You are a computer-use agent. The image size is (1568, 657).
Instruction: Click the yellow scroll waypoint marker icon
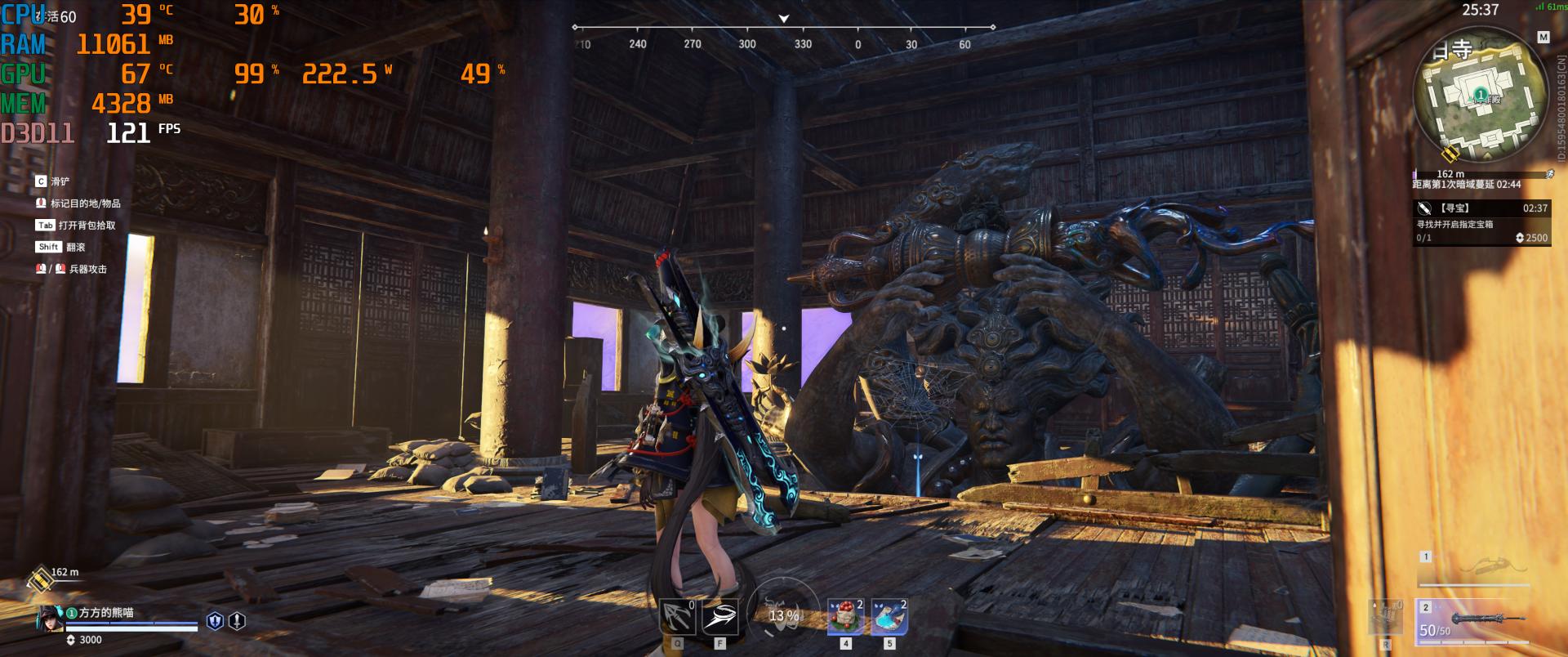(39, 579)
